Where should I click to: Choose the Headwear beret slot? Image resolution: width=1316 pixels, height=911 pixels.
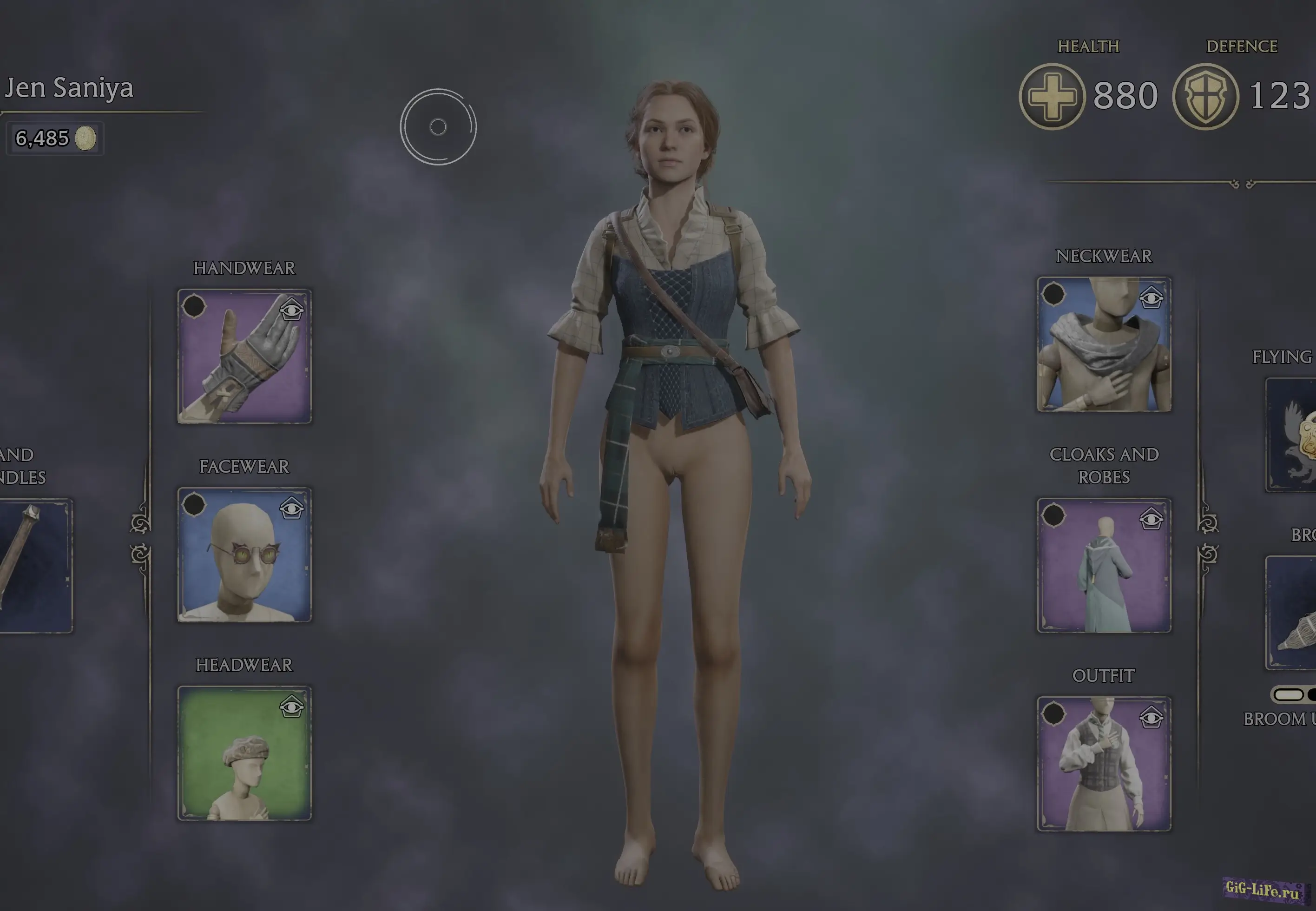(244, 753)
